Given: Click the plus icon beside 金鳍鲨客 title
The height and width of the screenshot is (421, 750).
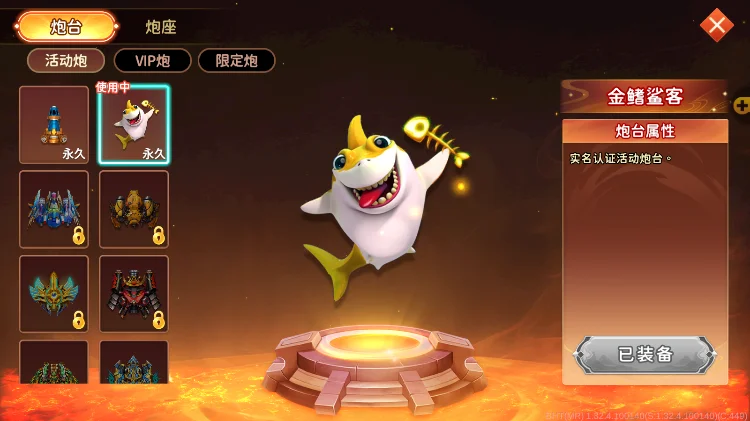Looking at the screenshot, I should 741,105.
